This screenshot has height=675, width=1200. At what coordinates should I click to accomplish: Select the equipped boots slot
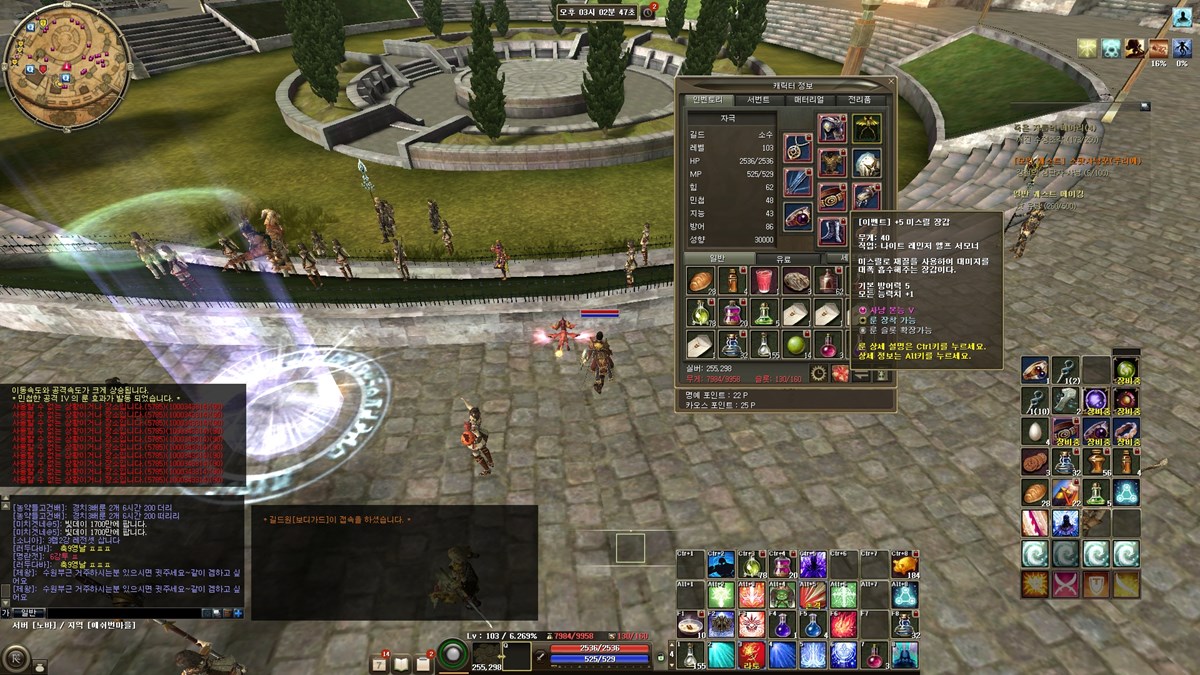tap(832, 232)
